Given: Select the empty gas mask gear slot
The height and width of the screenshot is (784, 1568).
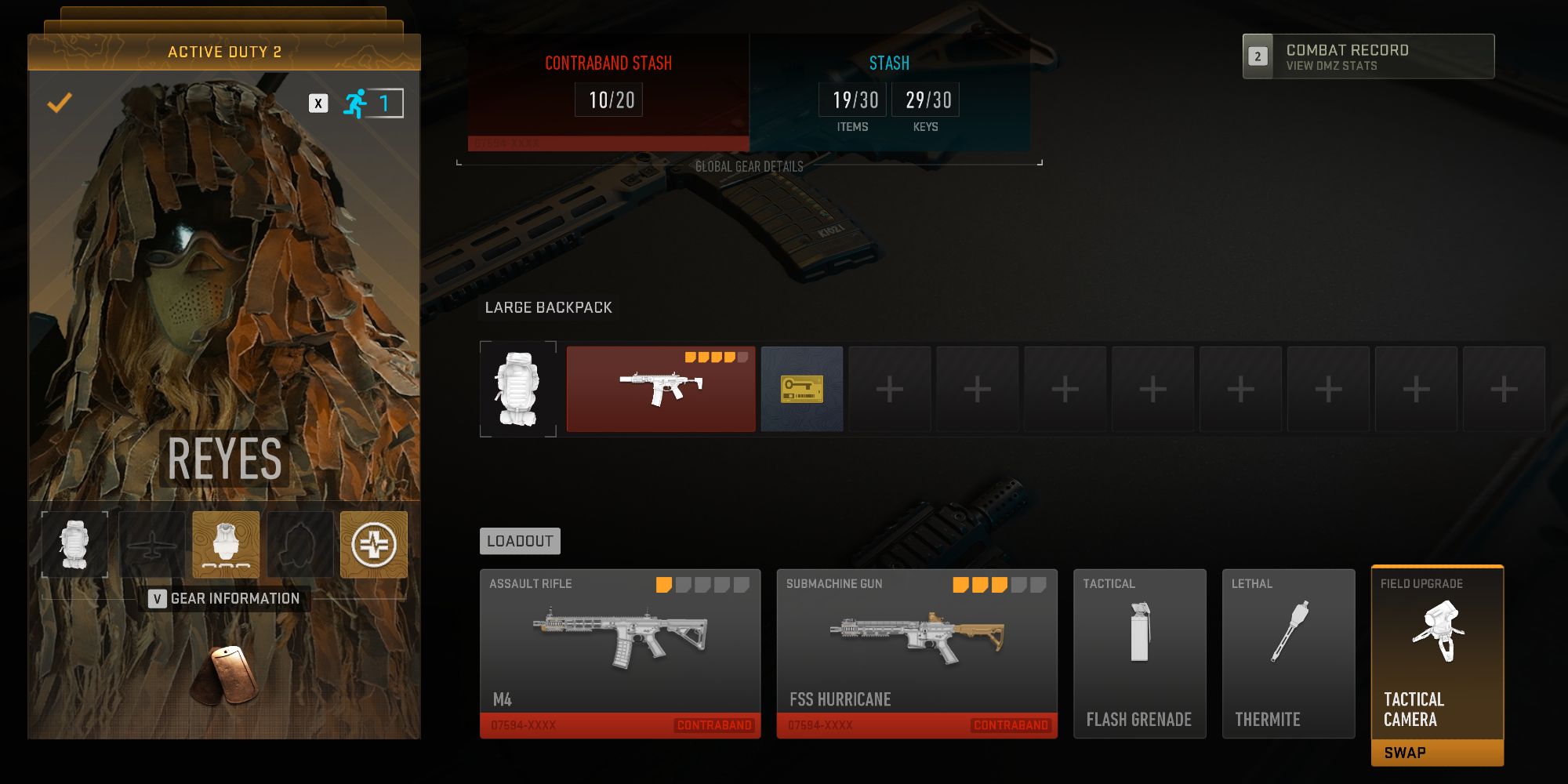Looking at the screenshot, I should pos(300,545).
